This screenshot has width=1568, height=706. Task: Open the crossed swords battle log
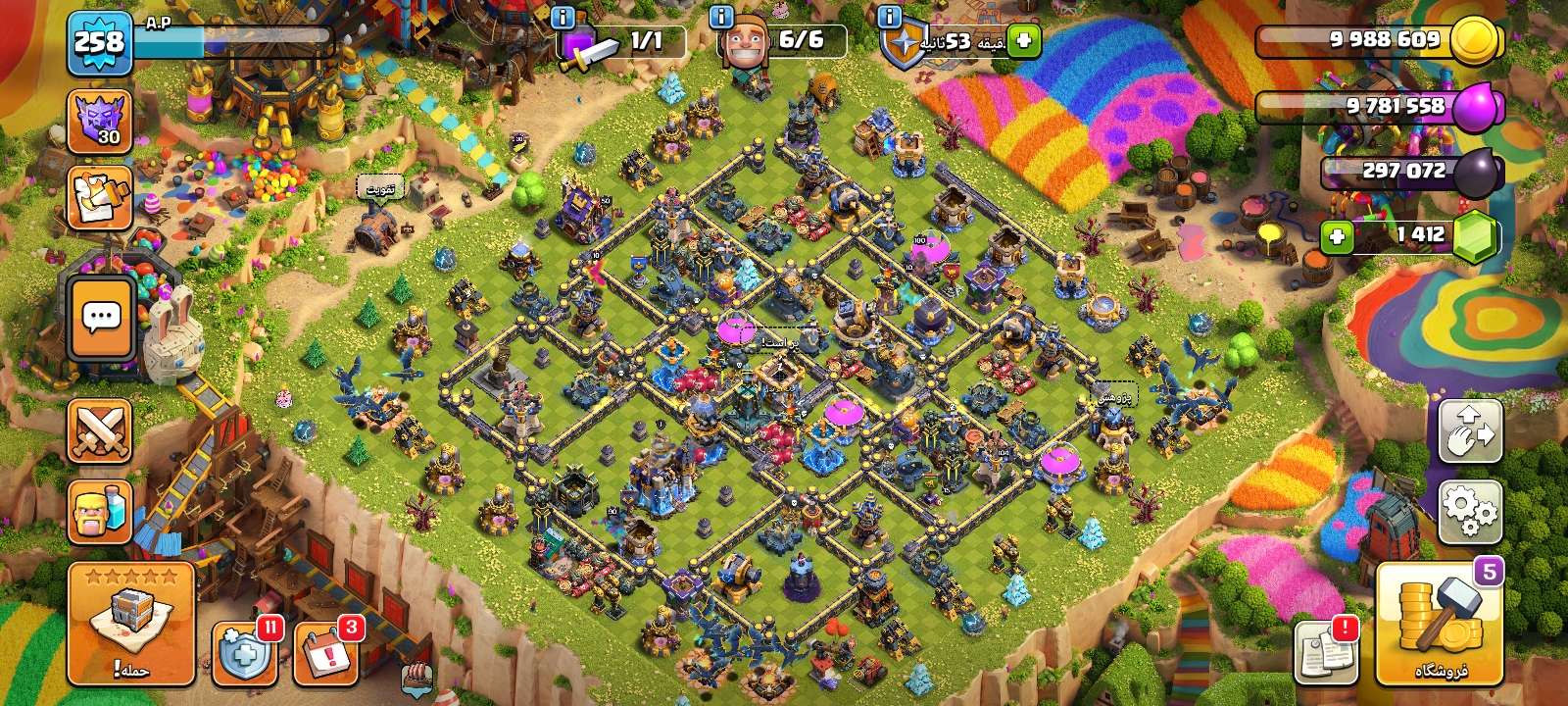point(99,430)
